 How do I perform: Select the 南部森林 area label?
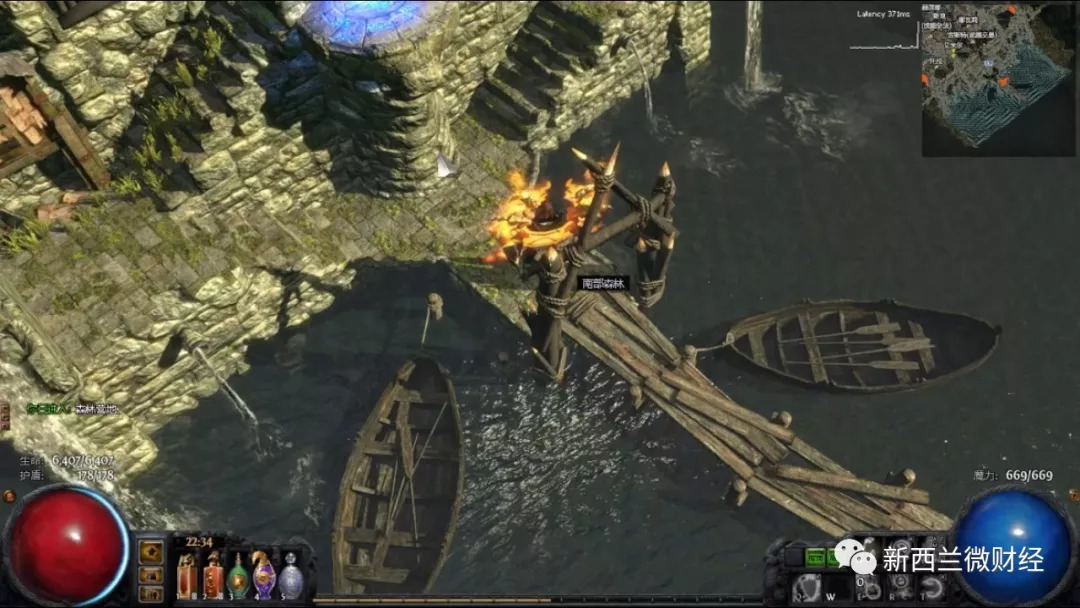tap(603, 283)
